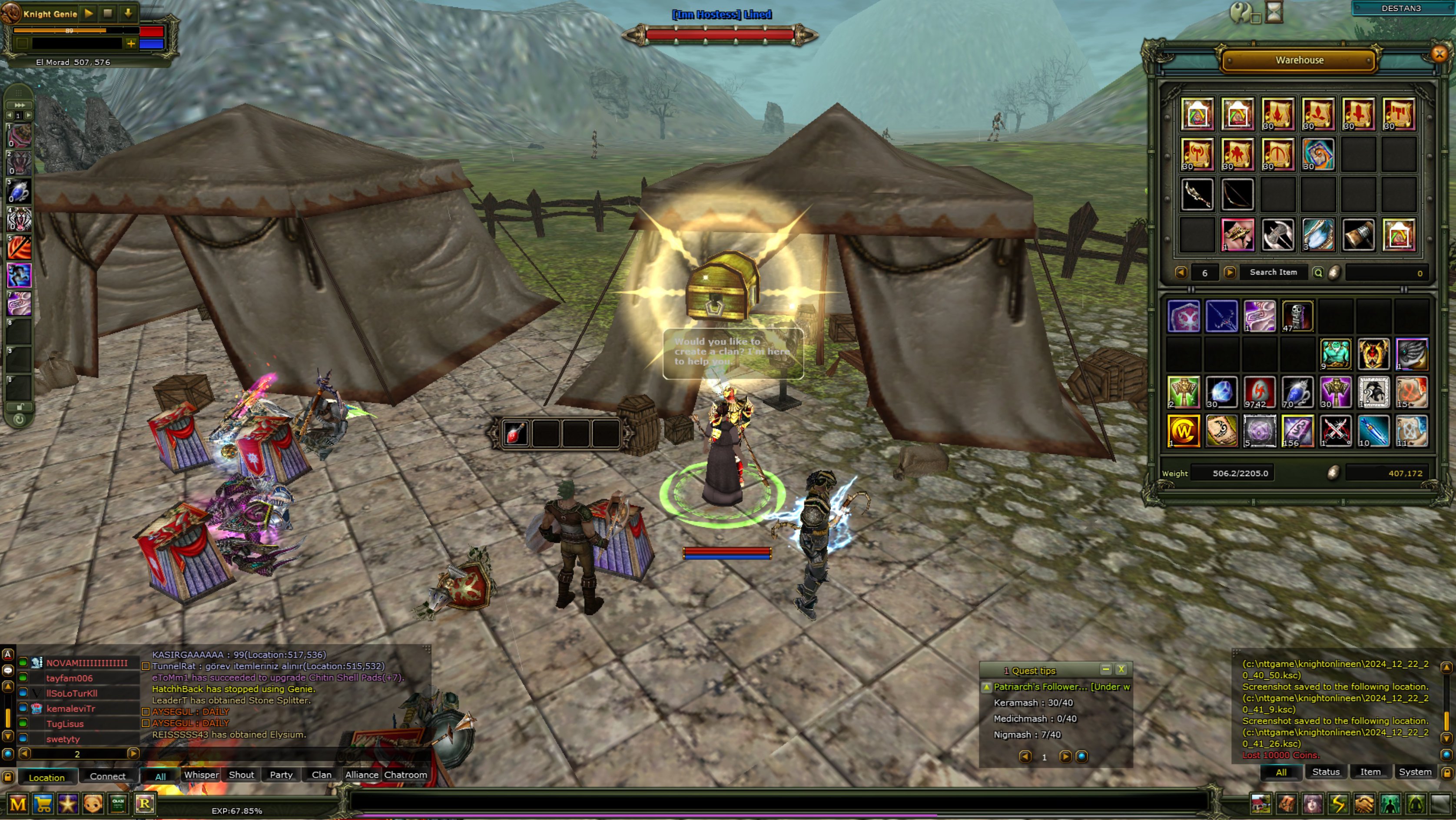Switch to the Item tab in the warehouse
Screen dimensions: 1456x820
pos(1370,771)
